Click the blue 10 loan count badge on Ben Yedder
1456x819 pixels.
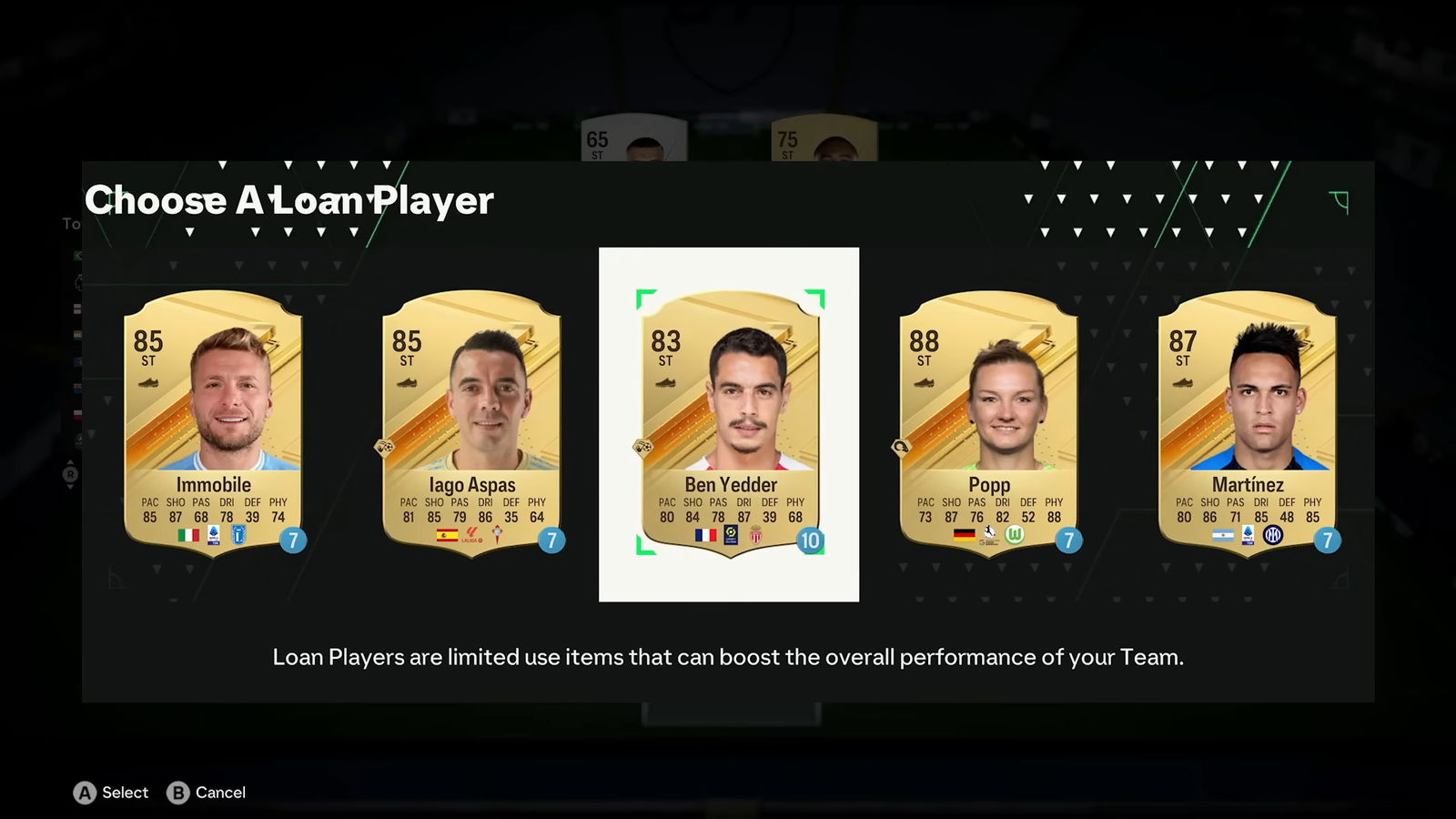coord(810,539)
